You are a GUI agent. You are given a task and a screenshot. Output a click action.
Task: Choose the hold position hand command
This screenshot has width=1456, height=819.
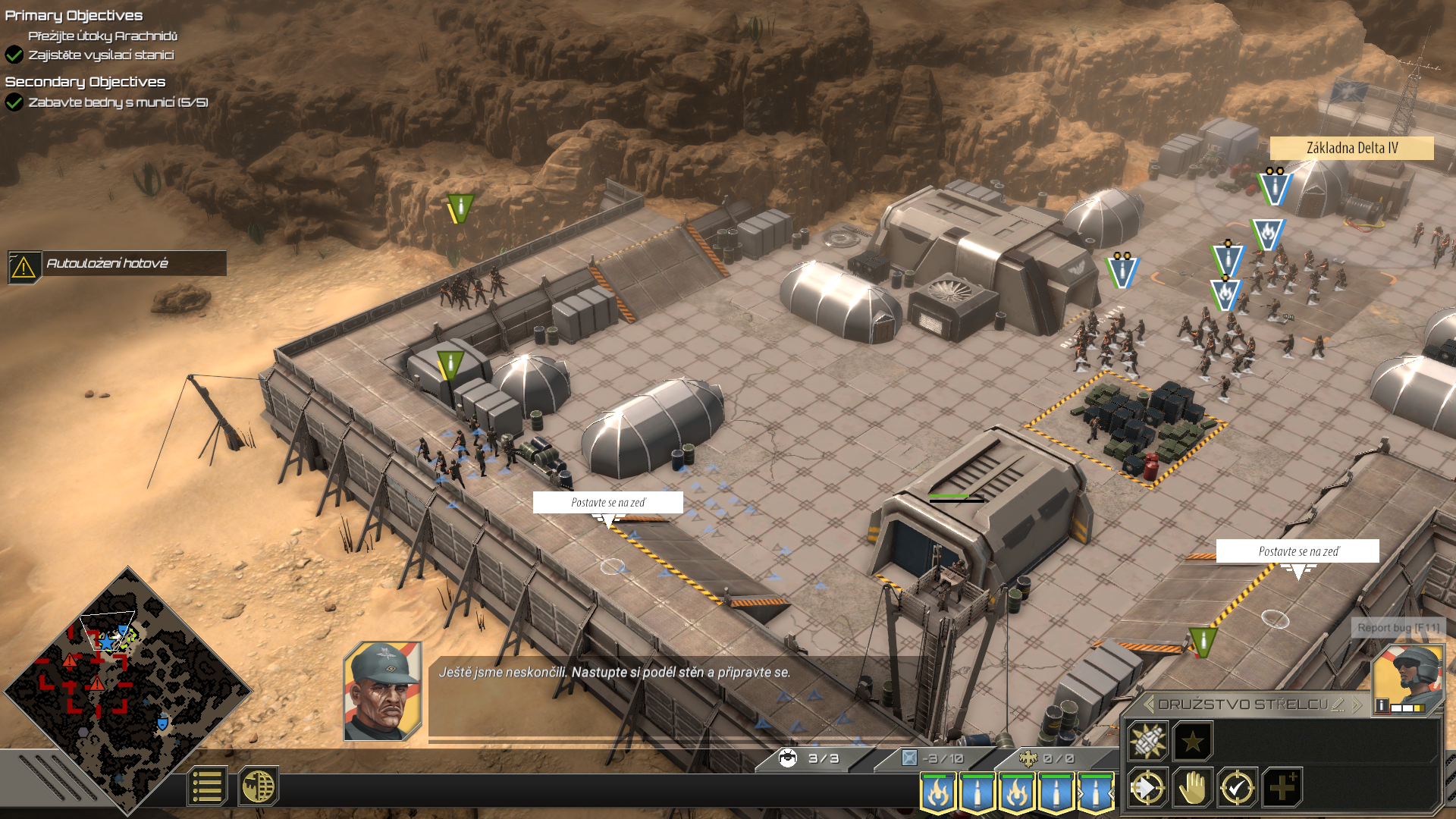pyautogui.click(x=1192, y=789)
